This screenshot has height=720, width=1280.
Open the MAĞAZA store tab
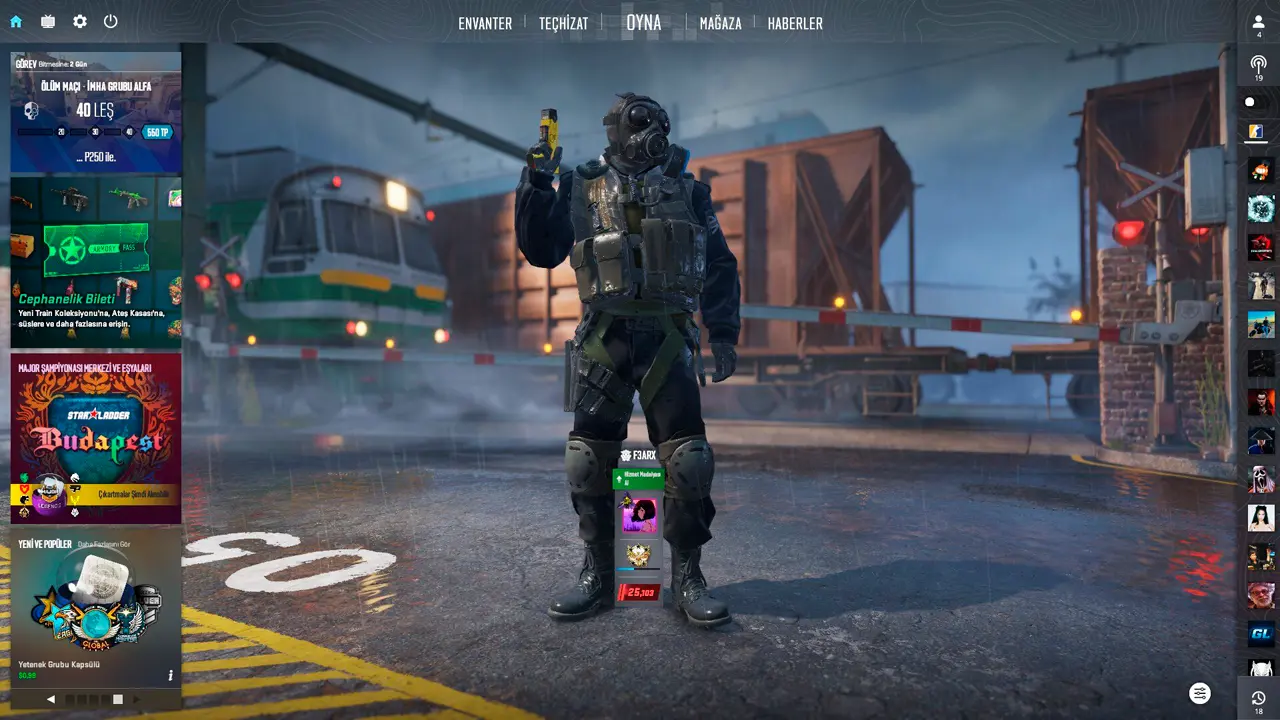pyautogui.click(x=720, y=23)
